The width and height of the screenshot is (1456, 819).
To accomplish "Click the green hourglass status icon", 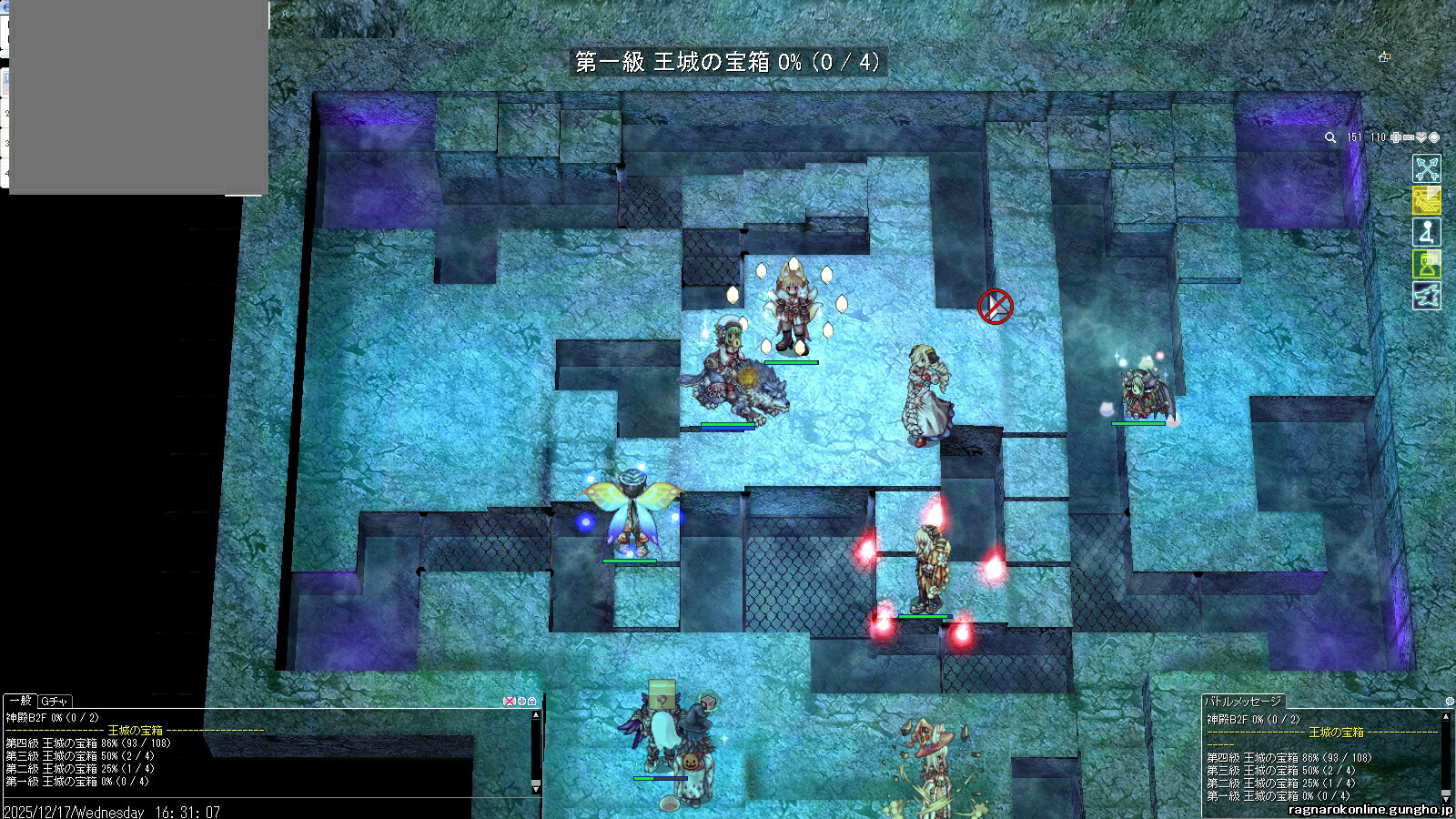I will [x=1426, y=264].
